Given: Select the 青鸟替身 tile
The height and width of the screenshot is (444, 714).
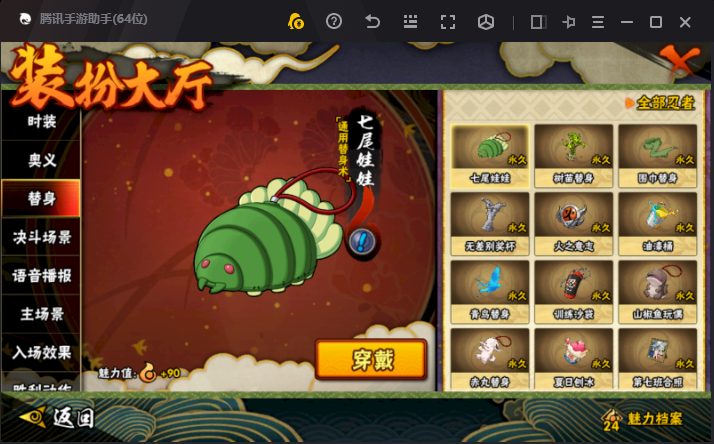Looking at the screenshot, I should [x=491, y=289].
